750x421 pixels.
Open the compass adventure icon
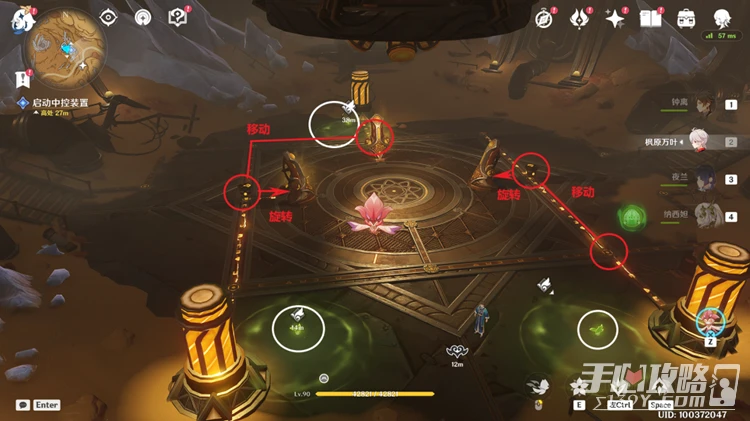pos(544,18)
